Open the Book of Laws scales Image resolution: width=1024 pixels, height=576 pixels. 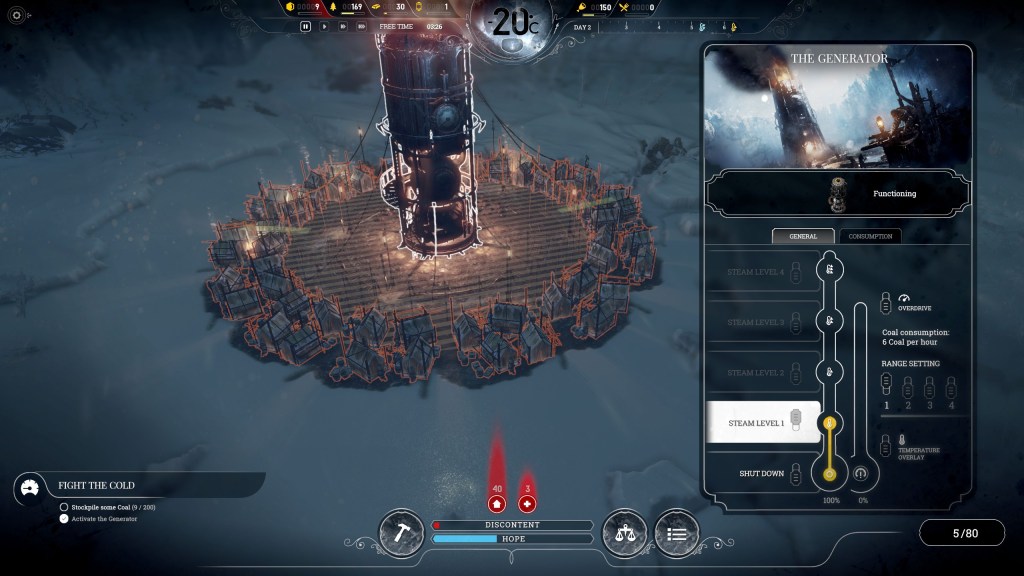tap(624, 533)
